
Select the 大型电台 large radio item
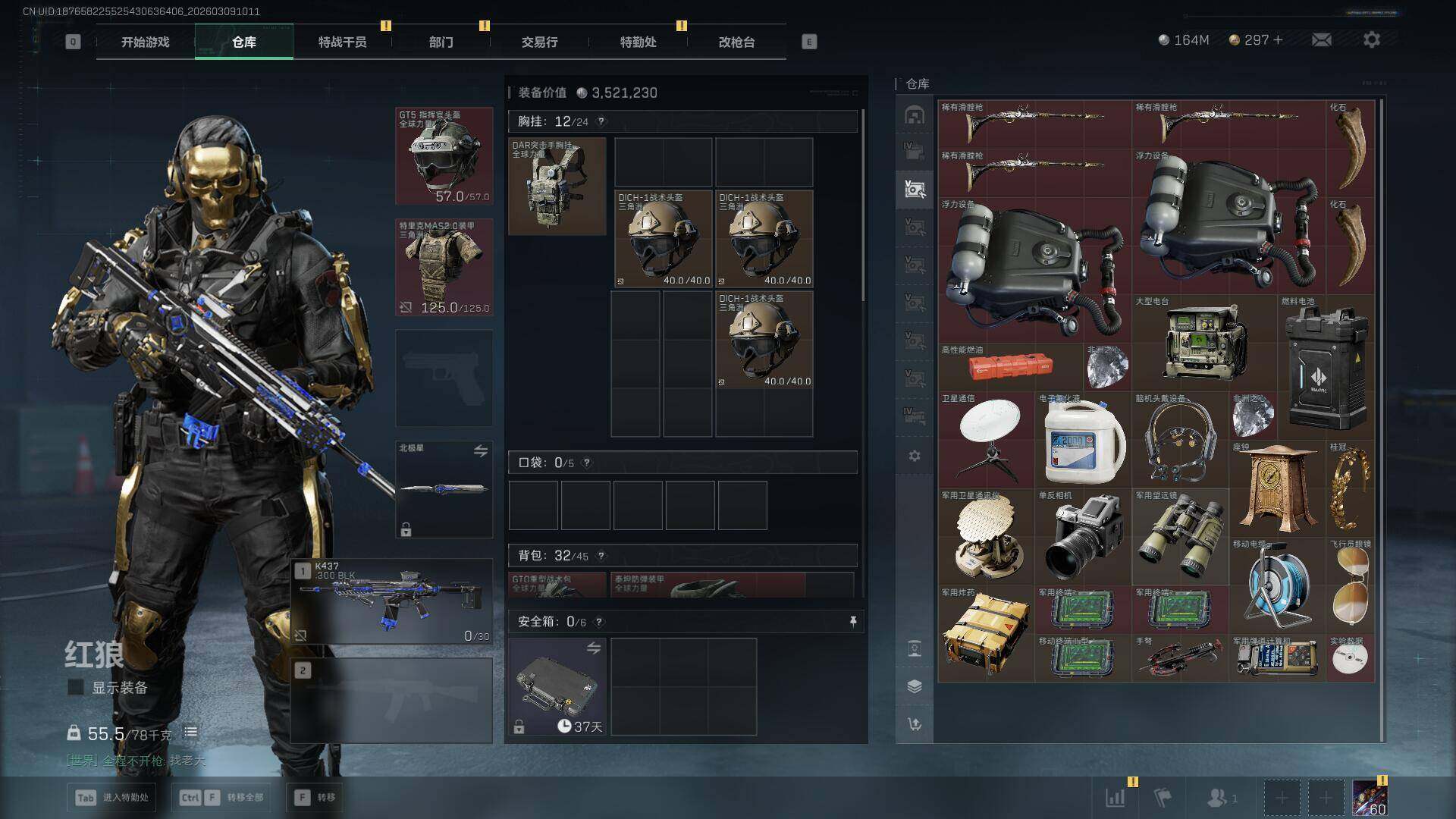(x=1206, y=343)
